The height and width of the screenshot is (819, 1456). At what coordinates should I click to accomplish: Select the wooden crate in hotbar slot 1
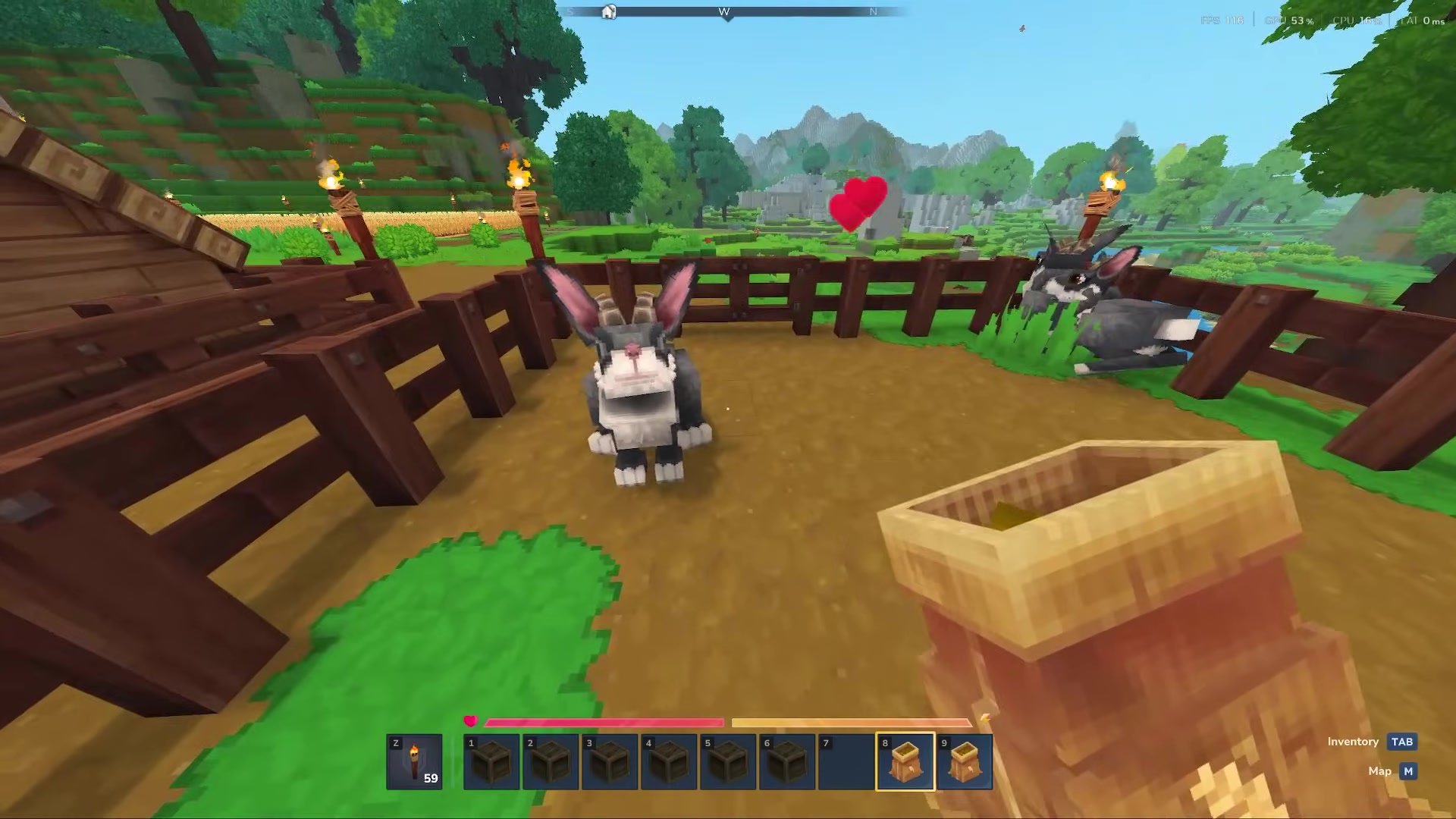[491, 761]
